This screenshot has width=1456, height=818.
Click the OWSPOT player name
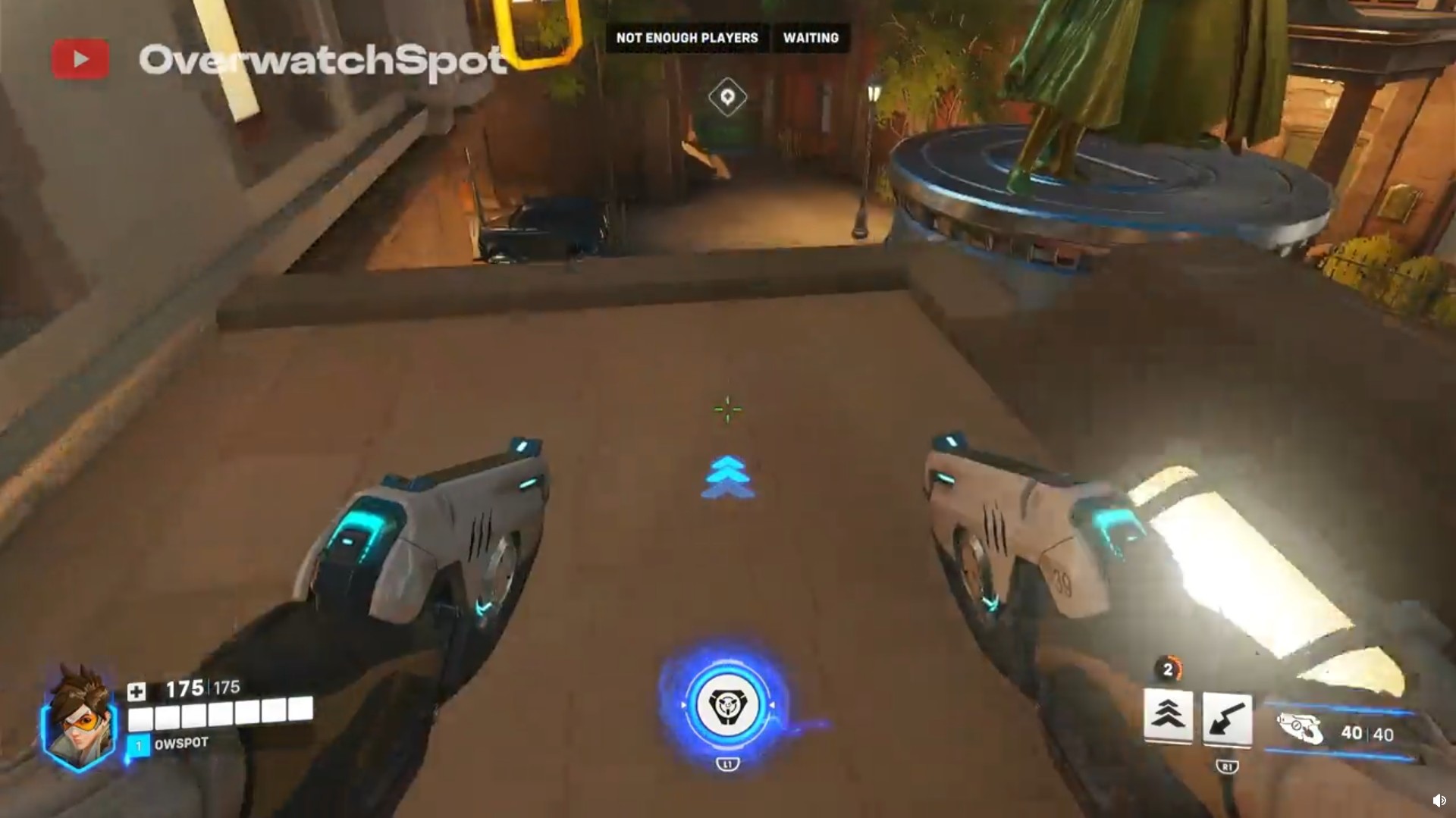(183, 743)
